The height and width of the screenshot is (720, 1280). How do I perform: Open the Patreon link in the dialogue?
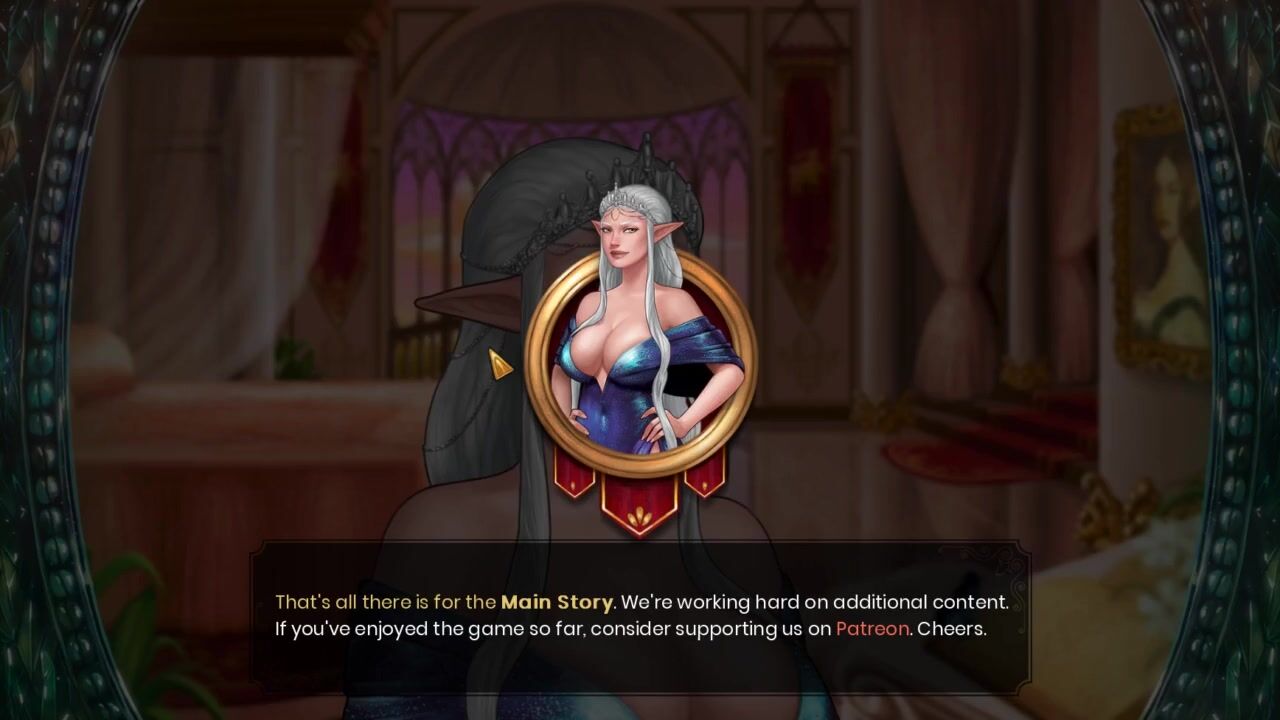pyautogui.click(x=872, y=629)
